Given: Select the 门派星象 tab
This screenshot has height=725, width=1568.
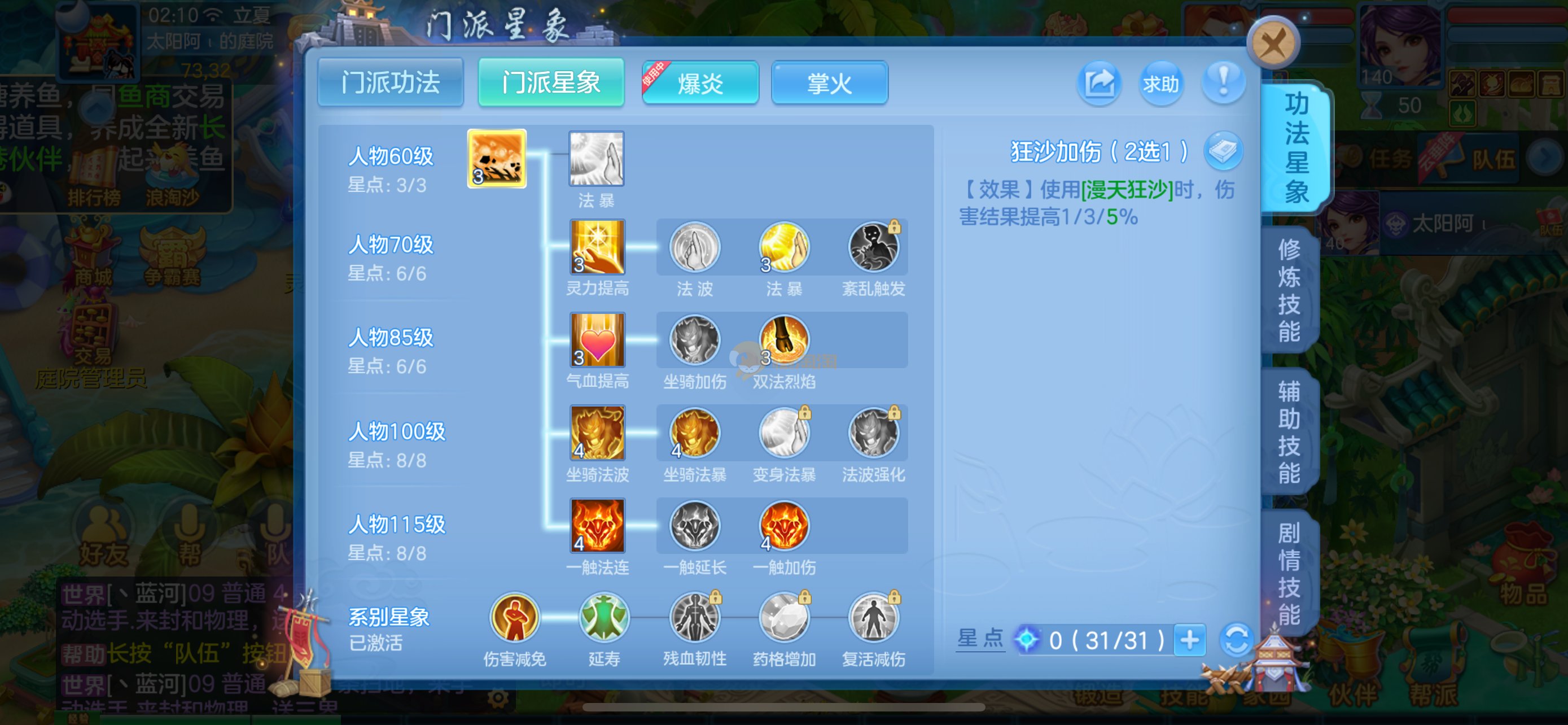Looking at the screenshot, I should tap(551, 83).
